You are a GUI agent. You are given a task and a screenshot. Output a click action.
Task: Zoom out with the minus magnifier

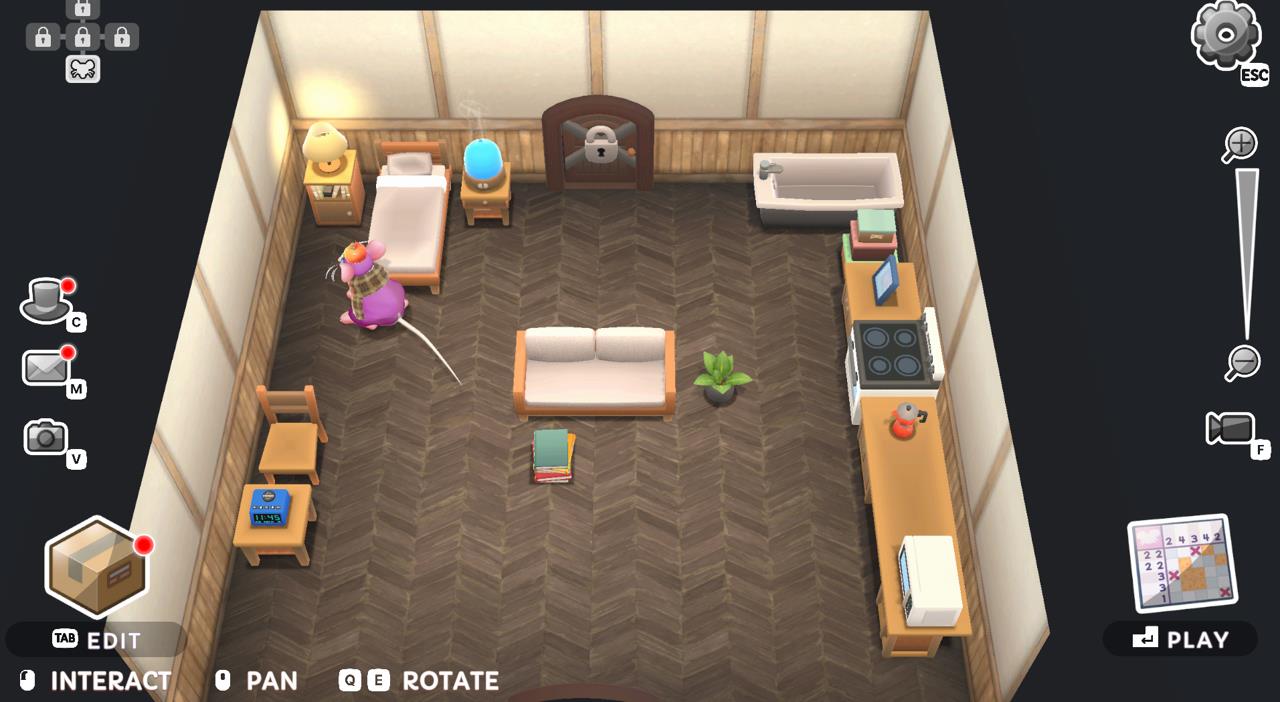click(1242, 361)
